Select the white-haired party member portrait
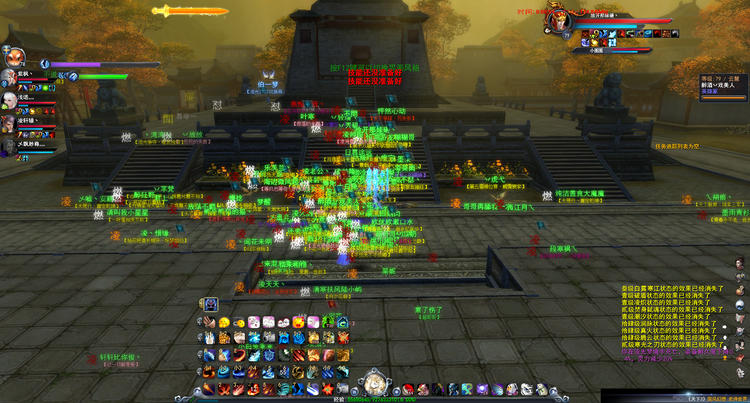The width and height of the screenshot is (750, 403). 8,99
